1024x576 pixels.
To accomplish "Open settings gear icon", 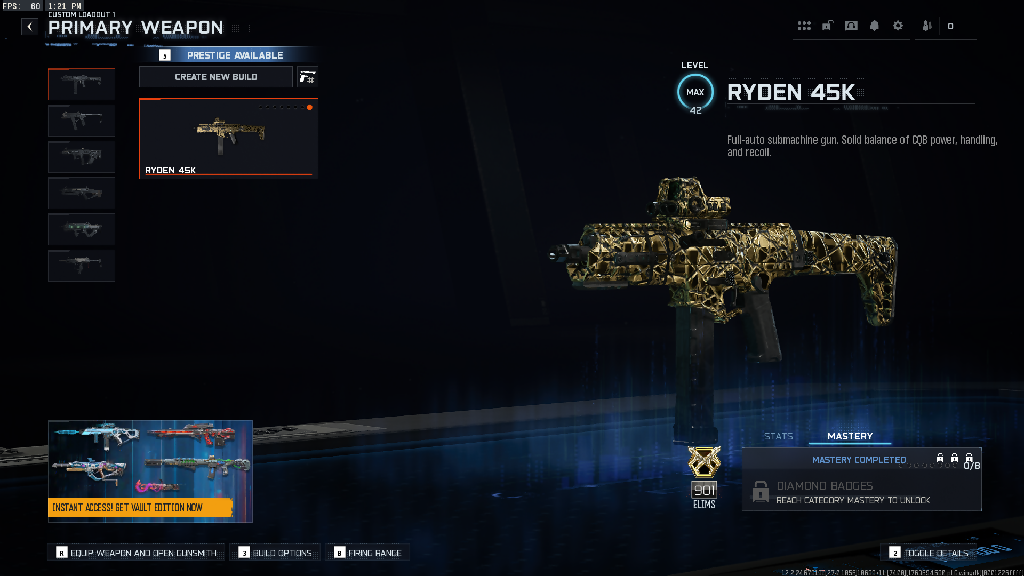I will coord(897,26).
